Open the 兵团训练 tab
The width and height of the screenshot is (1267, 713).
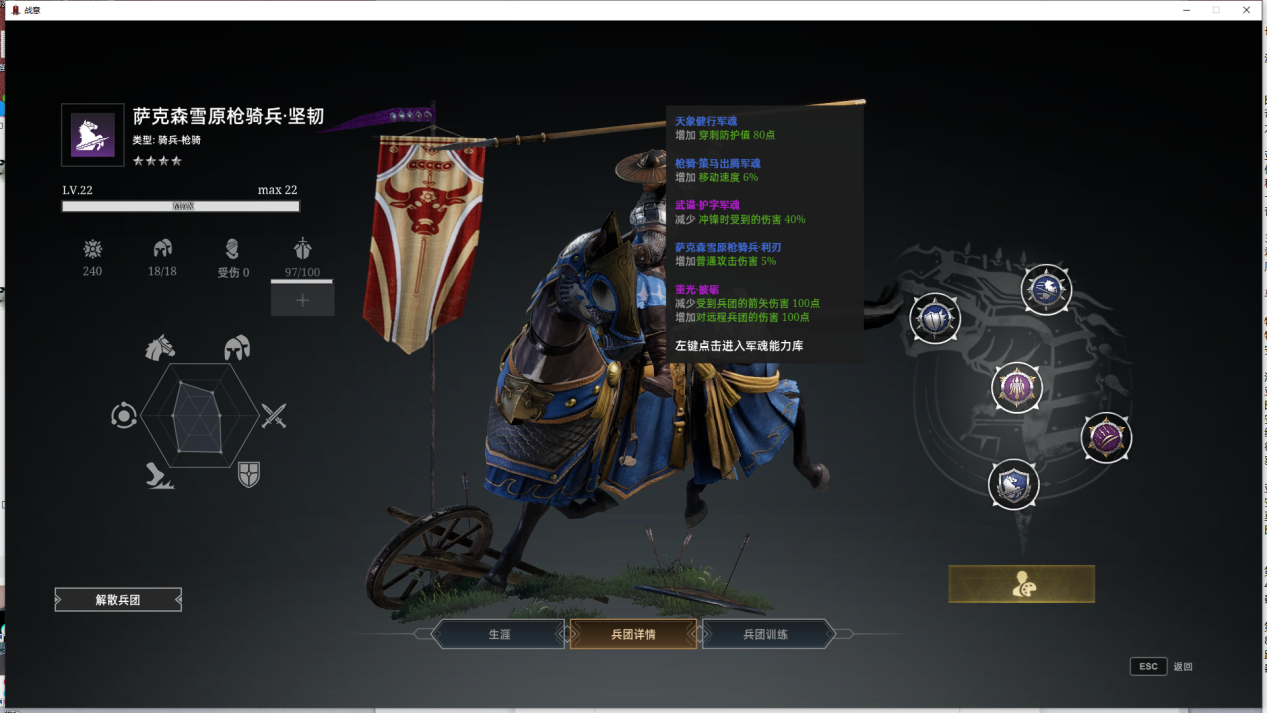click(766, 634)
